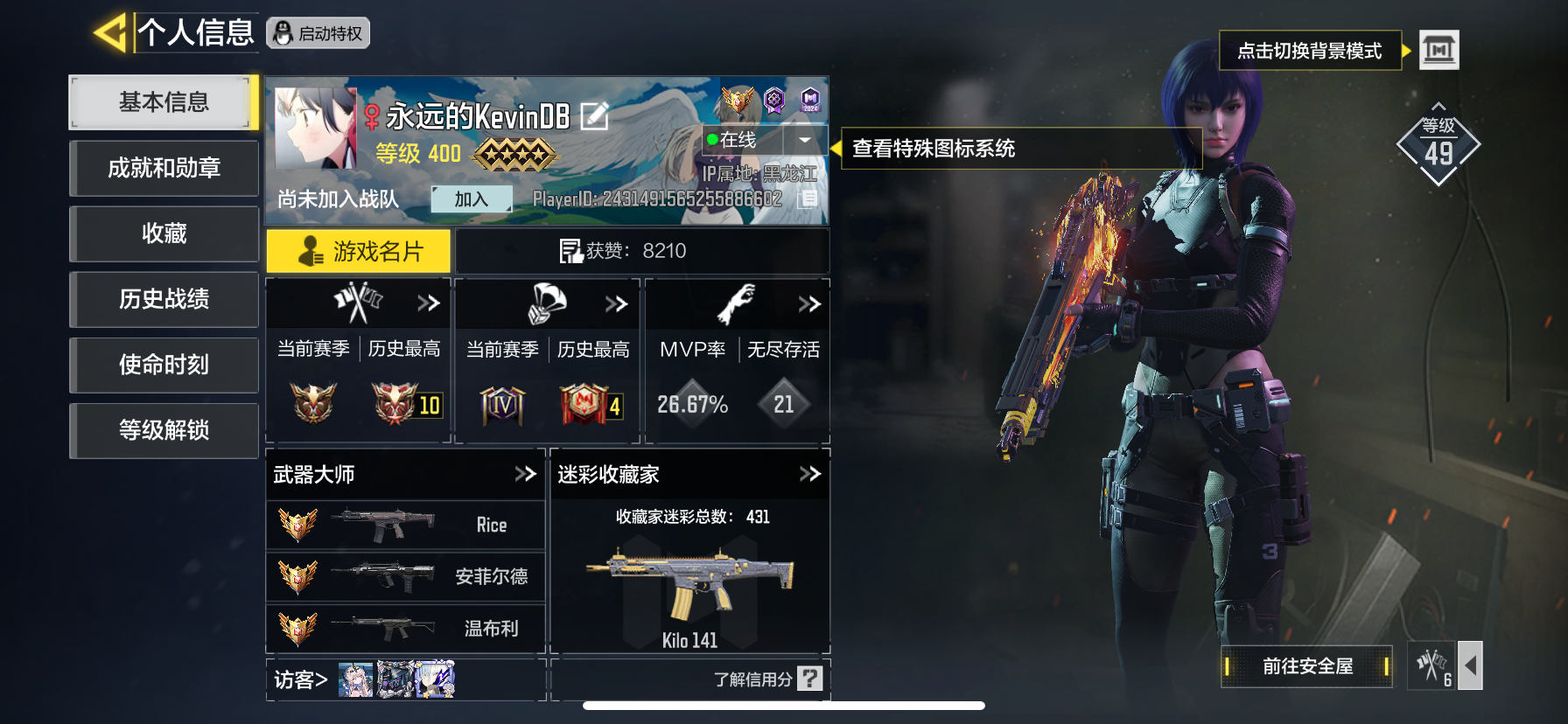Screen dimensions: 1568x724
Task: Open the 收藏 collection tab
Action: coord(164,233)
